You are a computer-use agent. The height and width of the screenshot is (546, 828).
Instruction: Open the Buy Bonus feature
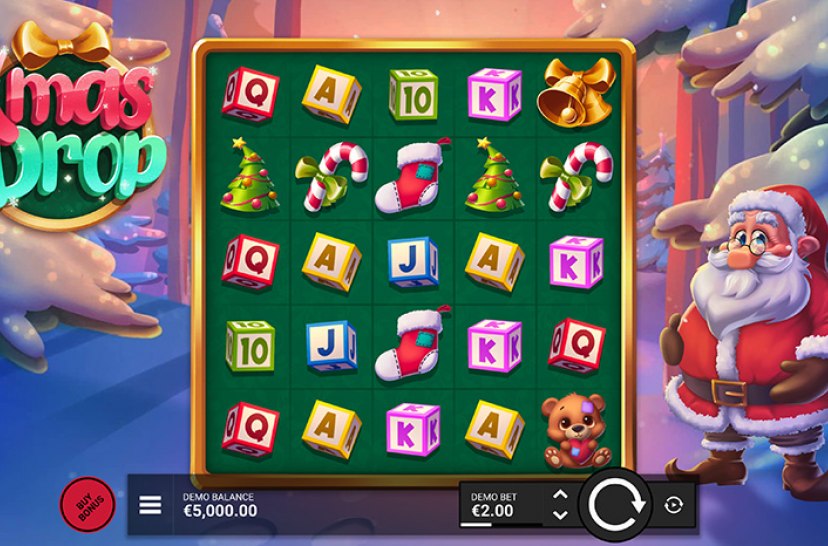(x=87, y=504)
